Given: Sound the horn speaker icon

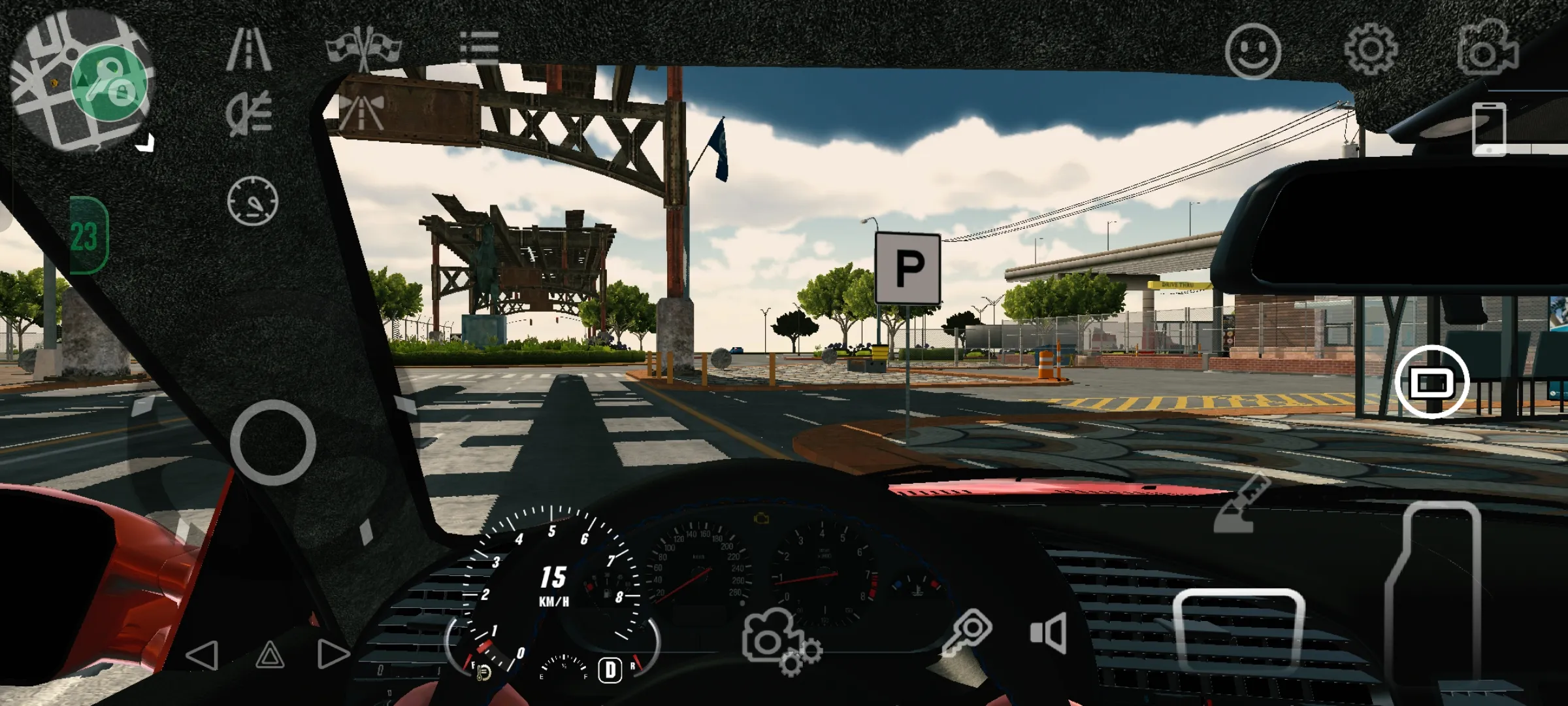Looking at the screenshot, I should pos(1049,632).
